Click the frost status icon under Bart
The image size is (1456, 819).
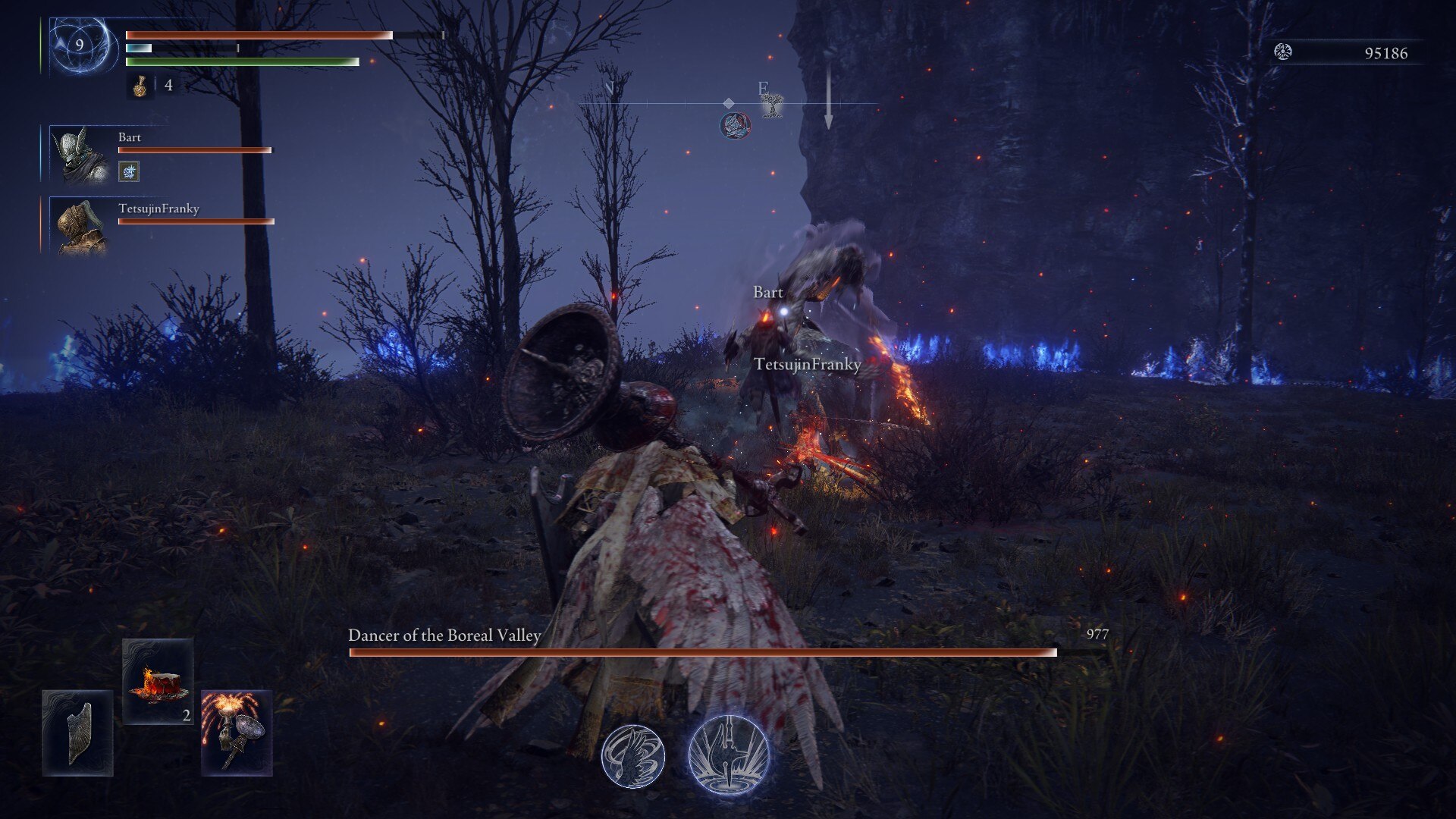(x=129, y=172)
